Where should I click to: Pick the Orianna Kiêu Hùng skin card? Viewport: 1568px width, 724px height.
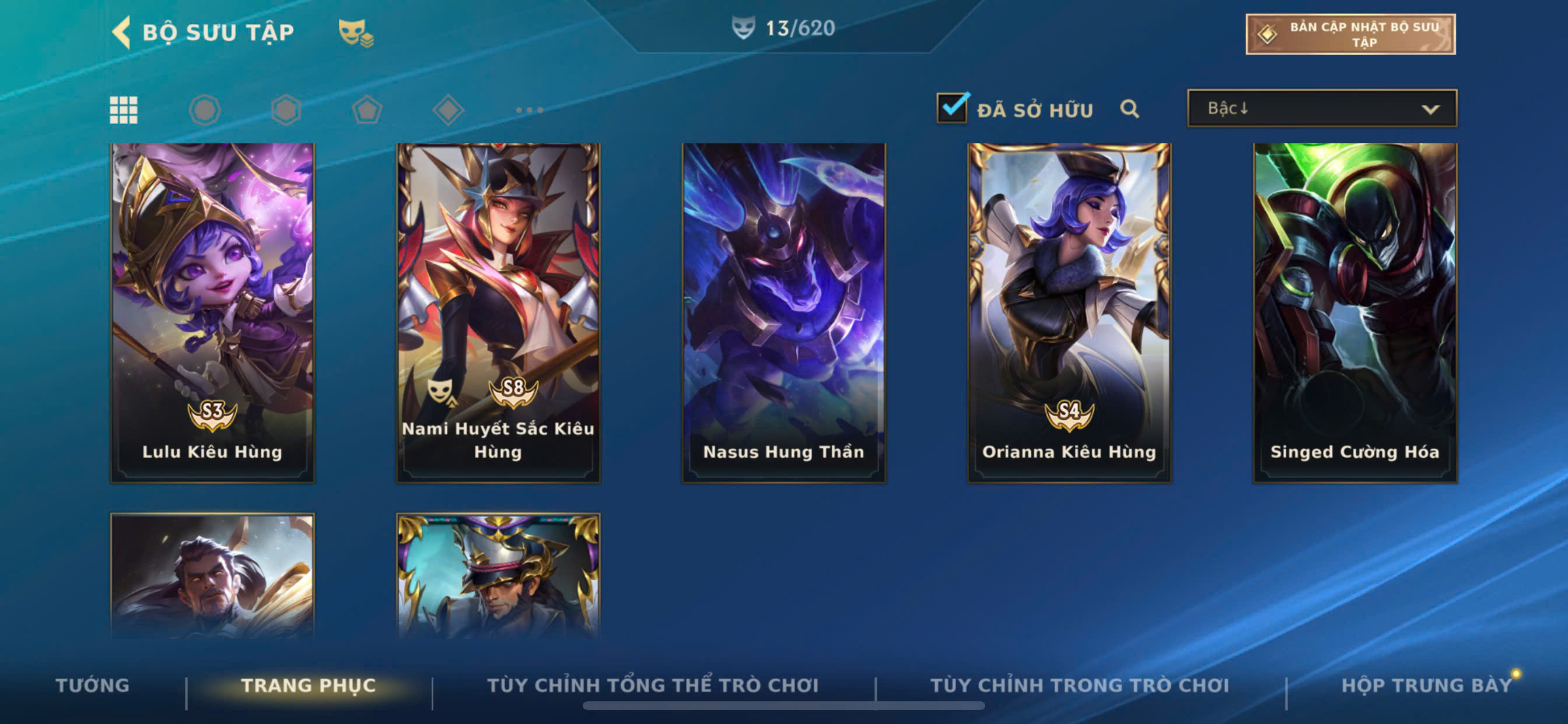tap(1069, 312)
